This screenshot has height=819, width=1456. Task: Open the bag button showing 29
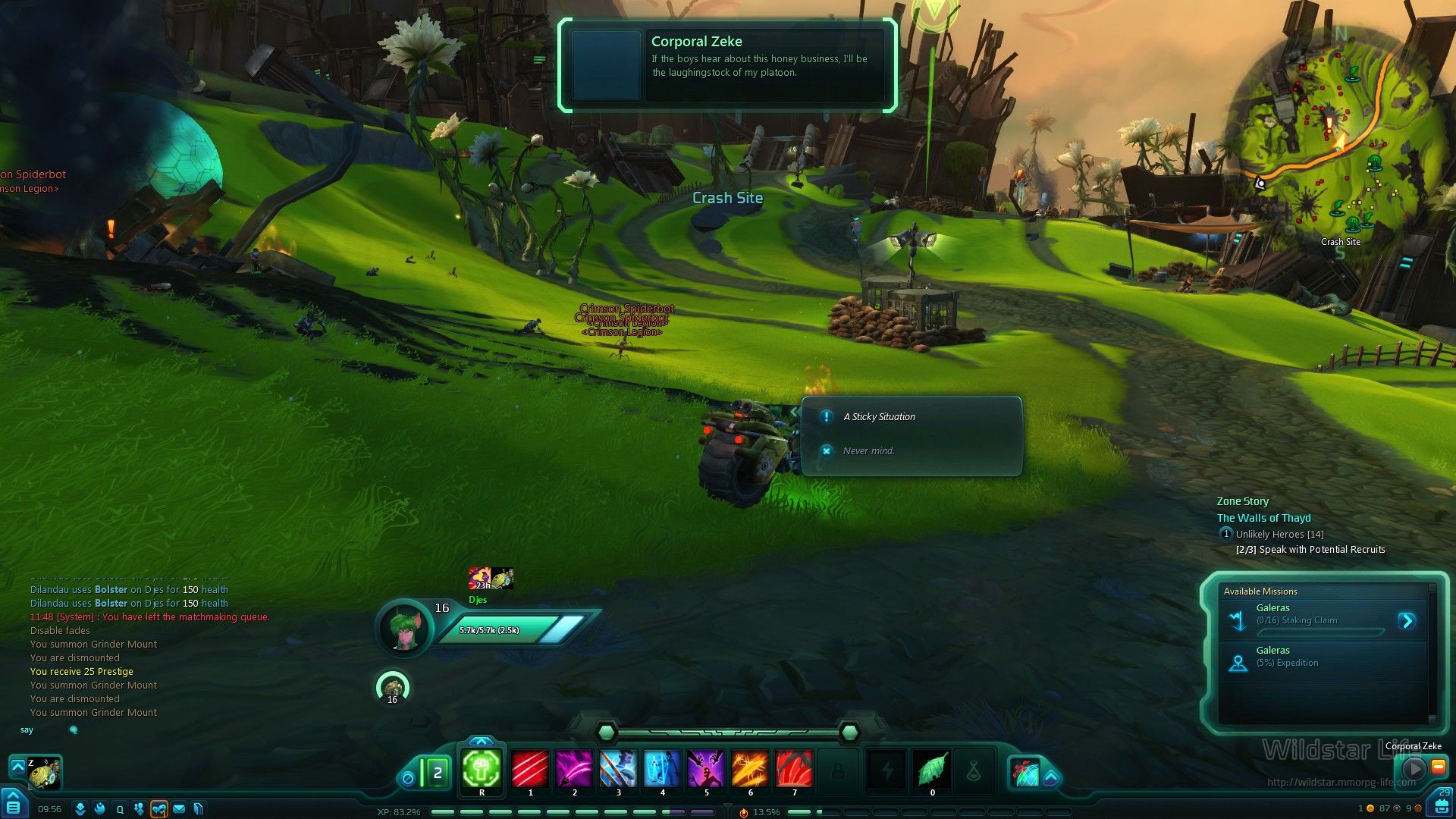coord(1441,805)
